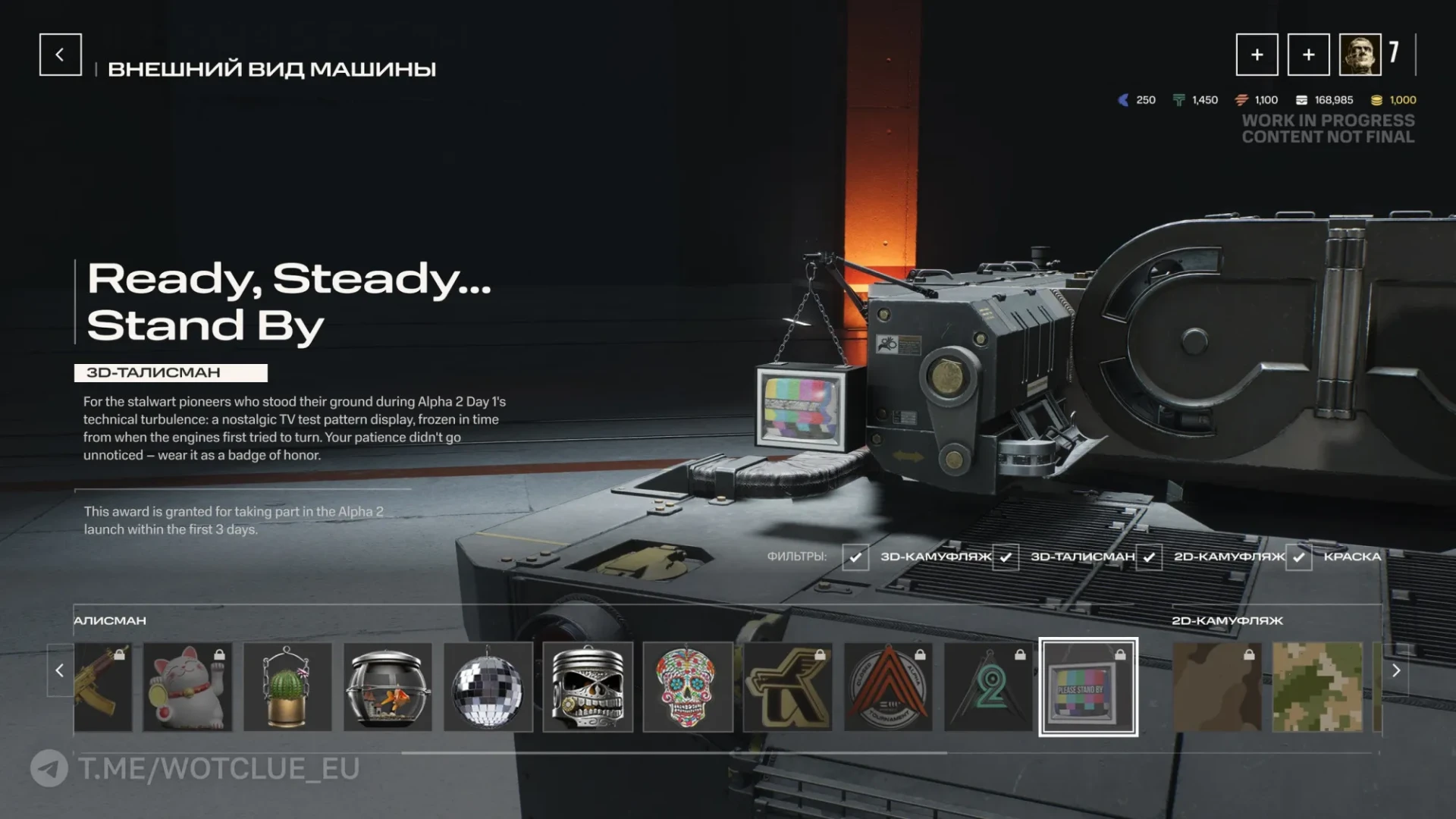The image size is (1456, 819).
Task: Select the Please Stand By TV charm
Action: point(1088,687)
